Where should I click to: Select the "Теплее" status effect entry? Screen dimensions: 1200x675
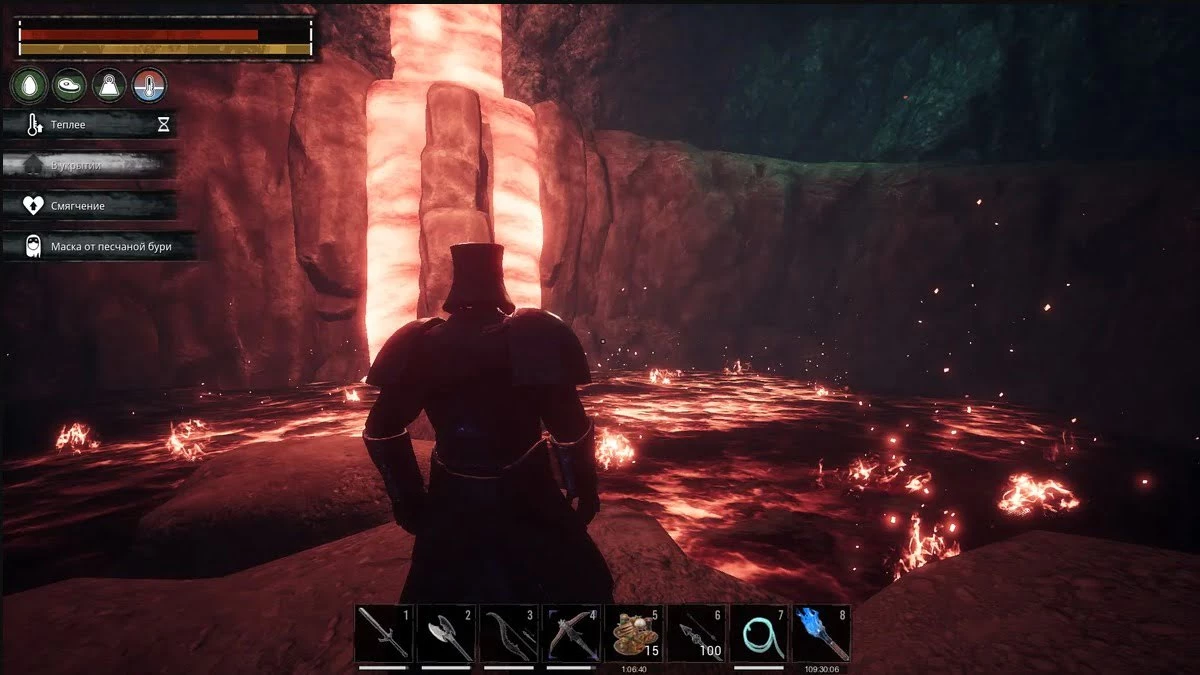click(x=90, y=125)
